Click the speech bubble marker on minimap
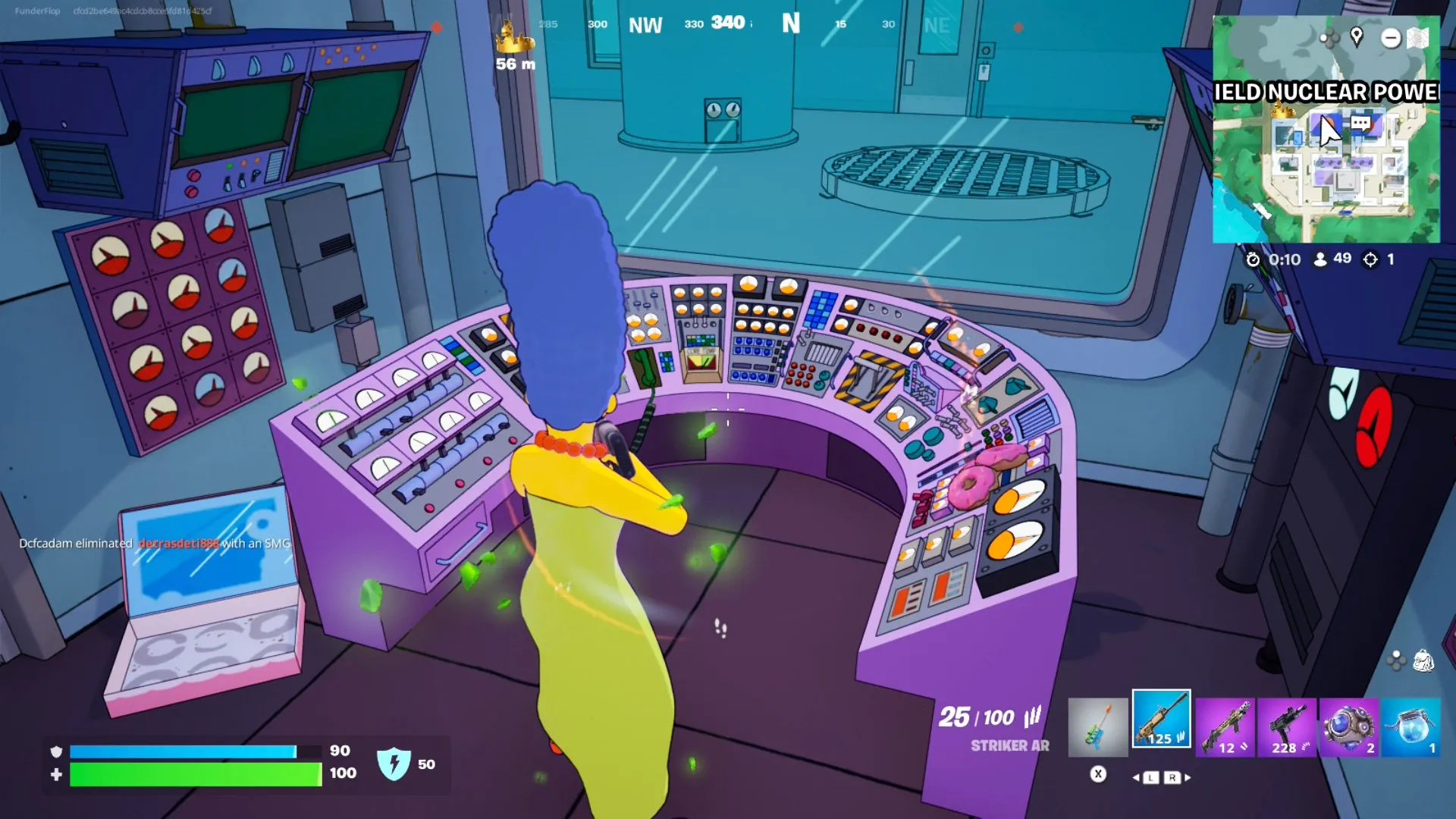Image resolution: width=1456 pixels, height=819 pixels. [x=1361, y=123]
